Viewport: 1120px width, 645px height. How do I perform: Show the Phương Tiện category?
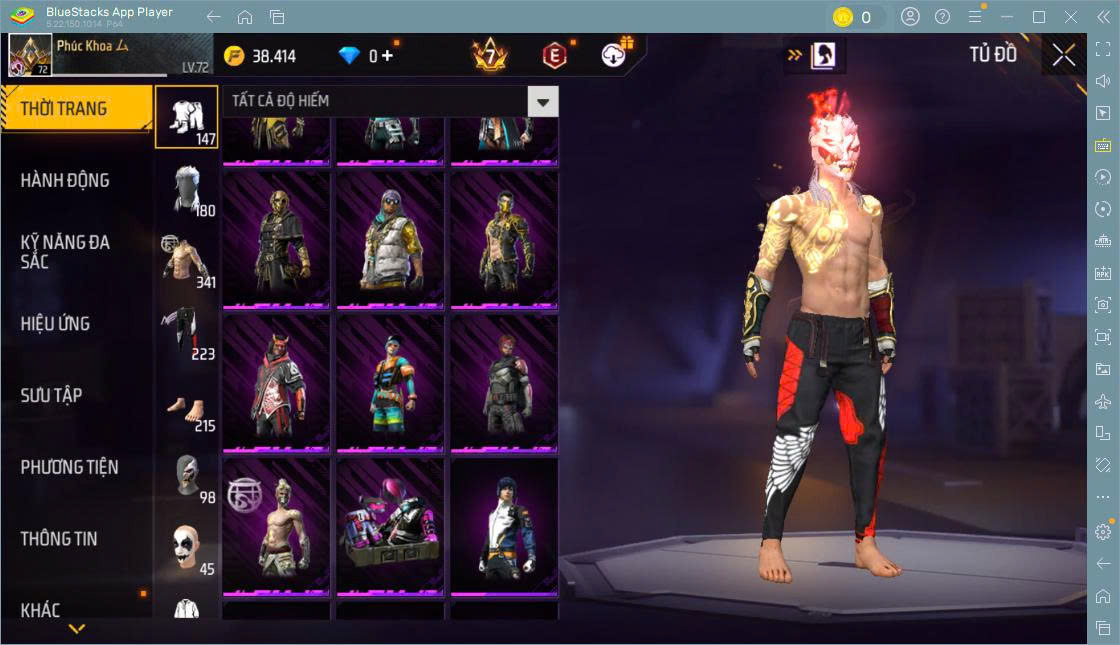pos(70,467)
